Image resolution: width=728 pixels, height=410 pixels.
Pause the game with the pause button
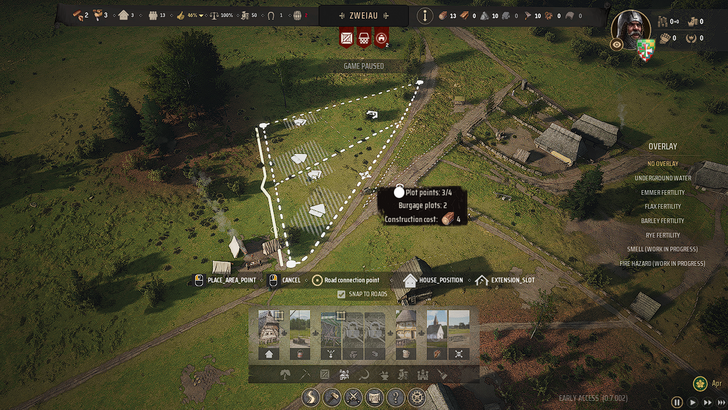[x=677, y=401]
